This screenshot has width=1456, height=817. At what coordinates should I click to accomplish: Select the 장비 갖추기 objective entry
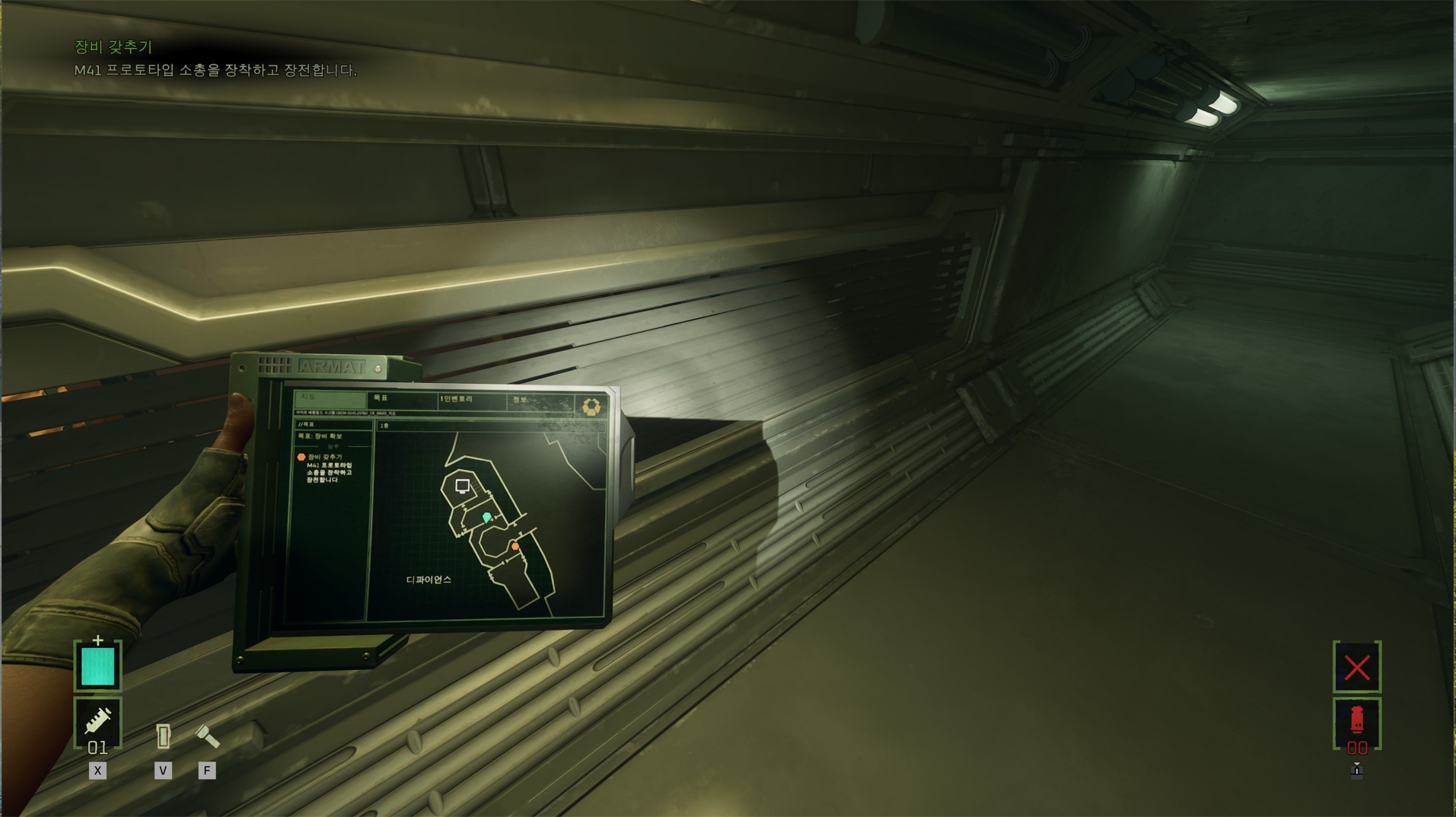coord(325,458)
